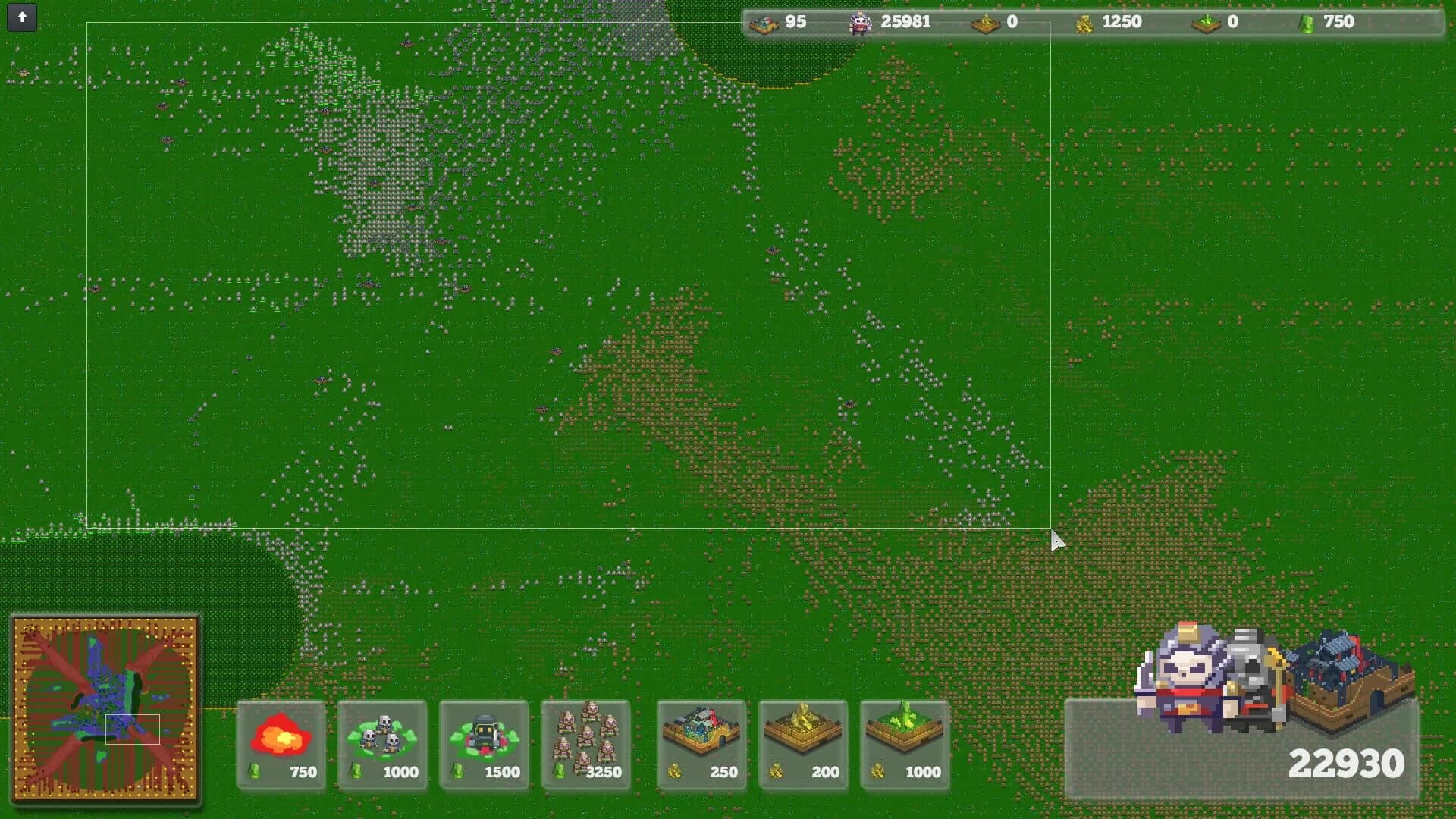Select the monkey army group costing 3250
Image resolution: width=1456 pixels, height=819 pixels.
pos(585,745)
